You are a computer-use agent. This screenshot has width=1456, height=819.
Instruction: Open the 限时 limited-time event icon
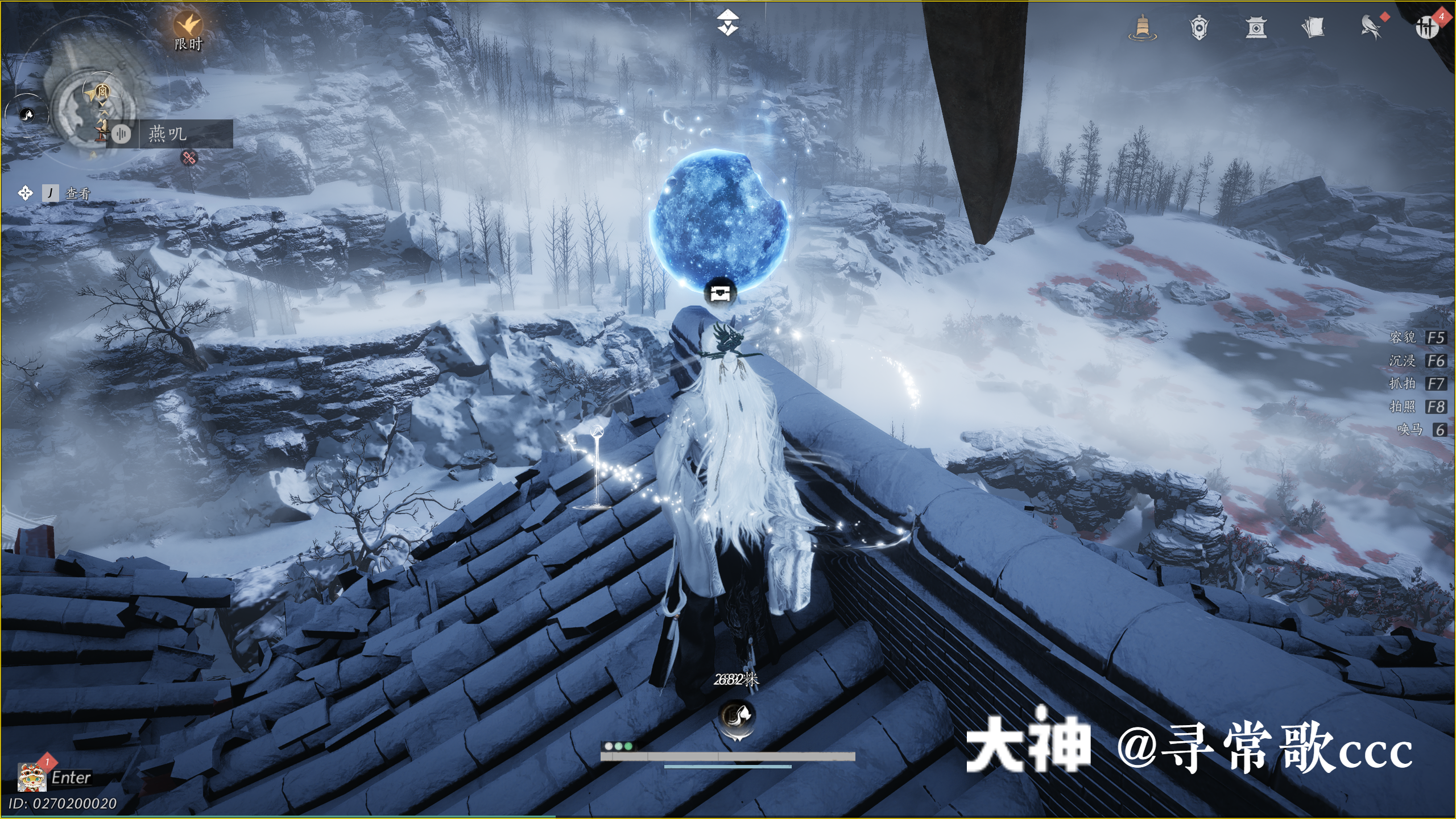coord(188,30)
